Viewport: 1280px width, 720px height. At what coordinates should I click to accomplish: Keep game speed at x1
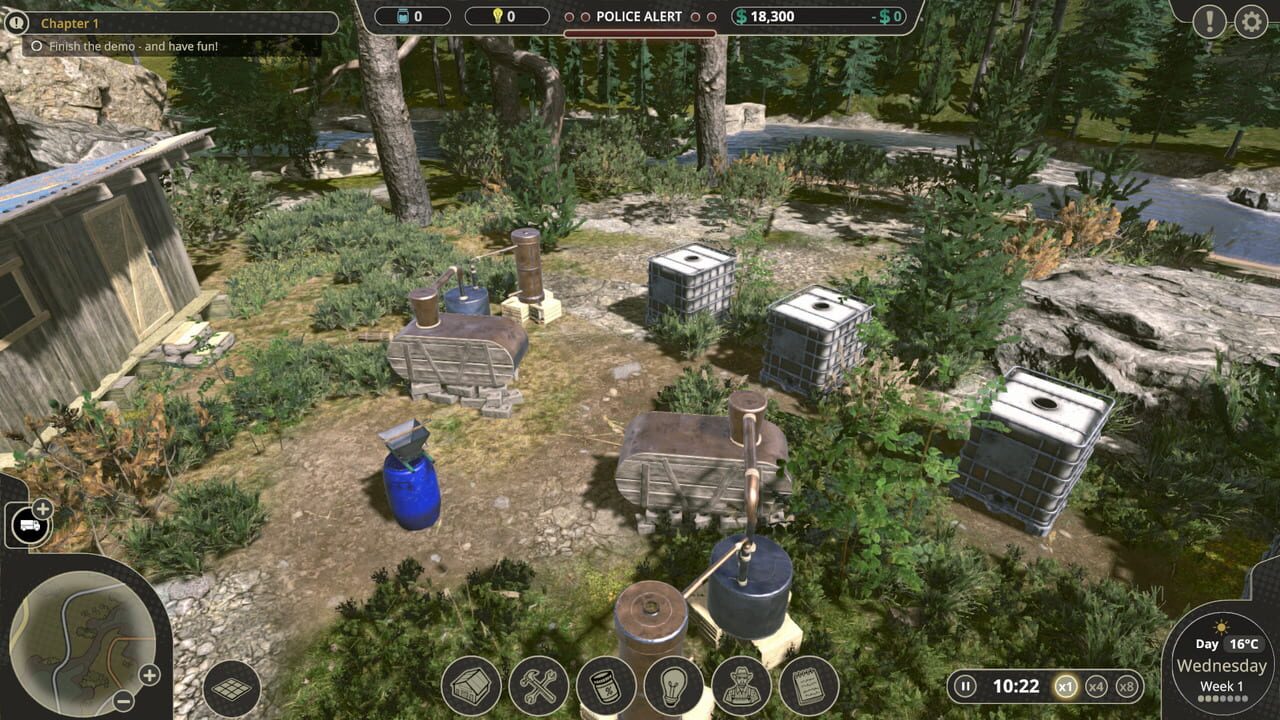pos(1067,686)
